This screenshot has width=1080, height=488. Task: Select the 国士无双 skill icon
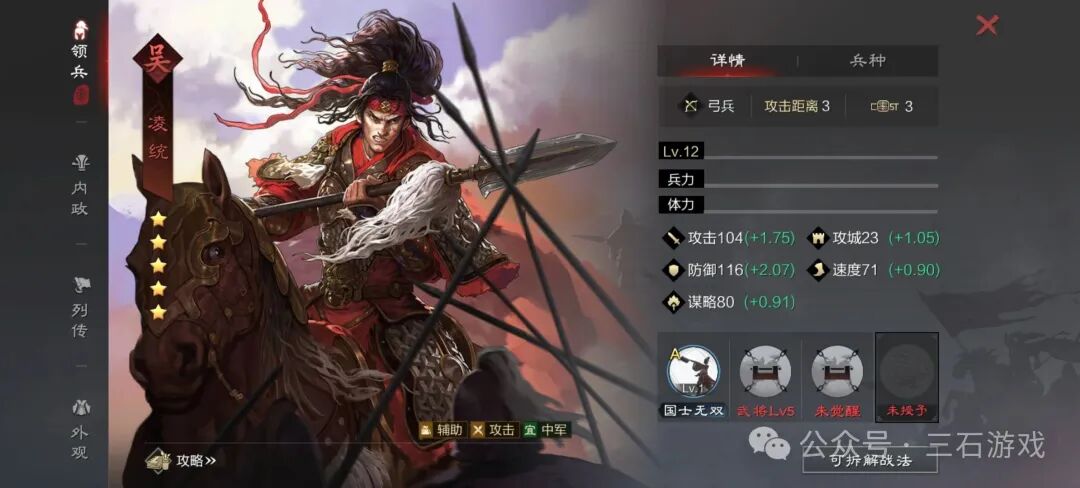(x=693, y=372)
